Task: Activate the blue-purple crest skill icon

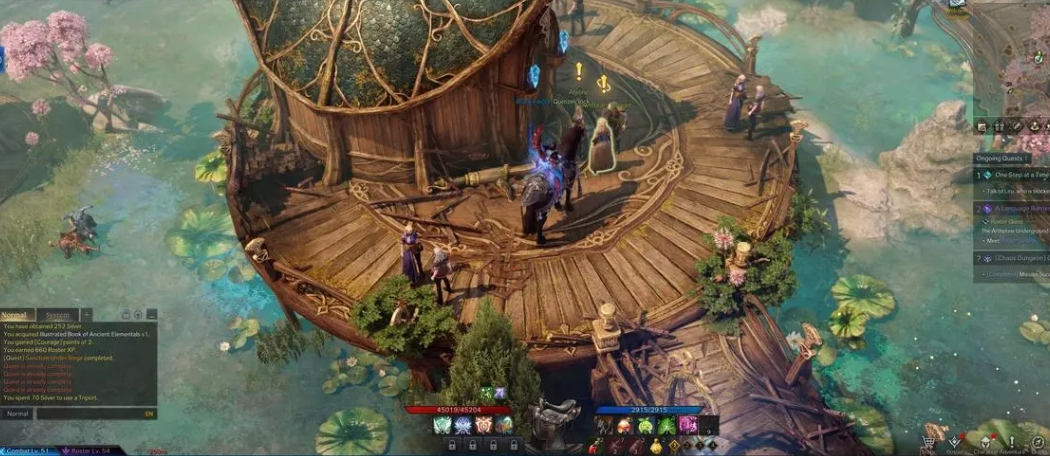Action: 464,425
